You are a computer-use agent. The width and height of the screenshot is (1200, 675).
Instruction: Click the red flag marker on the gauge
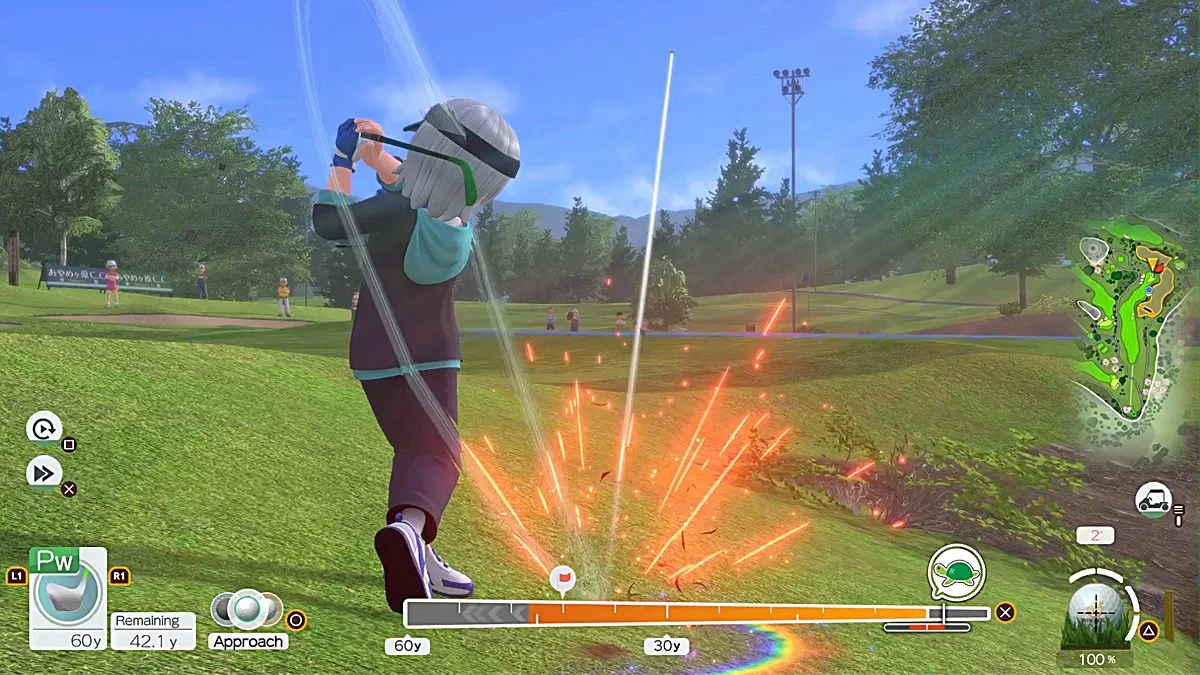pyautogui.click(x=561, y=578)
